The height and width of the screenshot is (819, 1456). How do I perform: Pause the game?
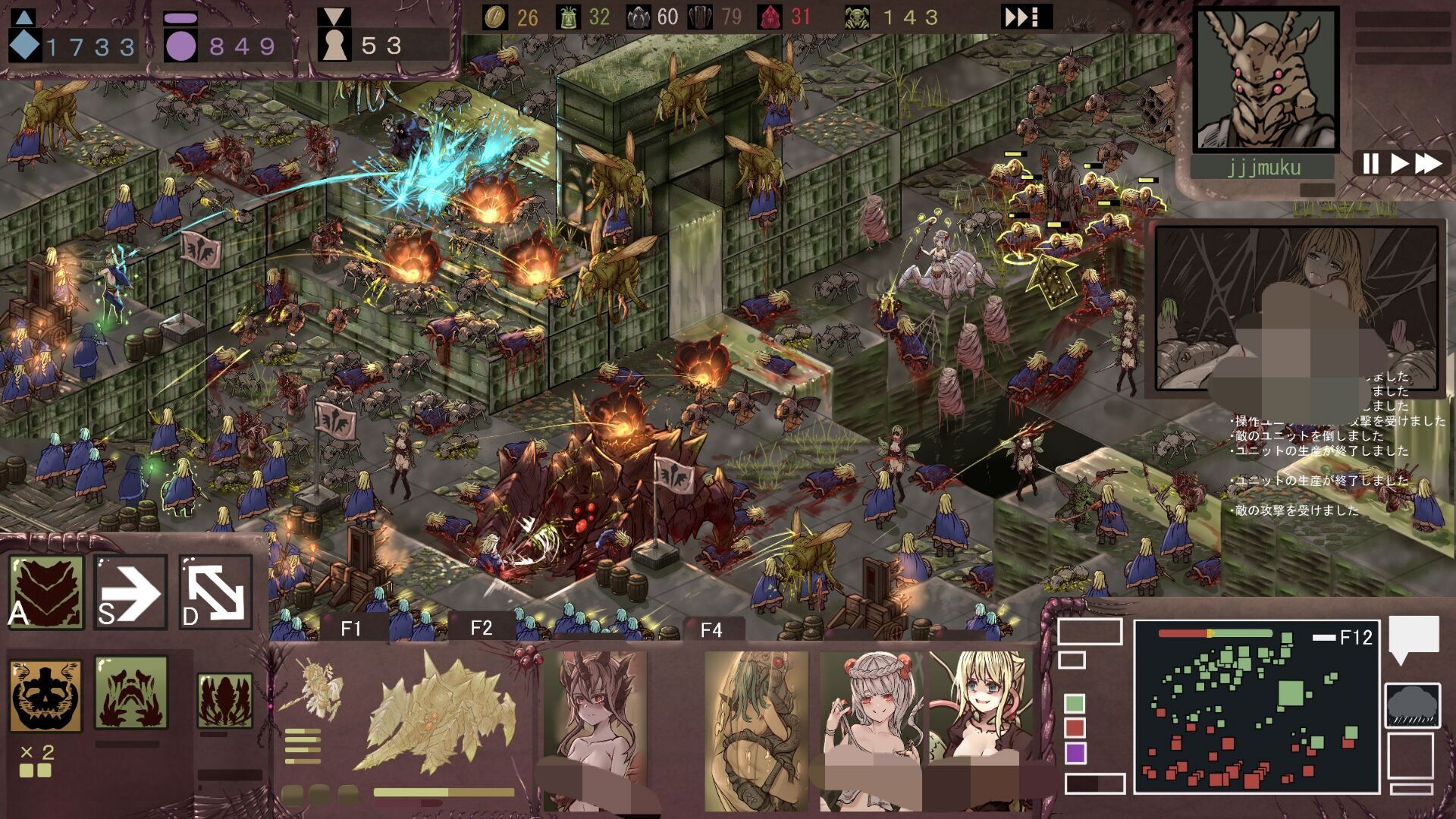tap(1370, 163)
